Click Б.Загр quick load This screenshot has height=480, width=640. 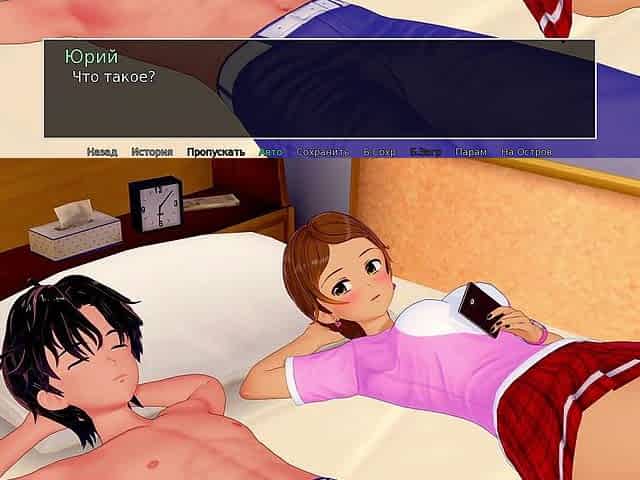425,152
